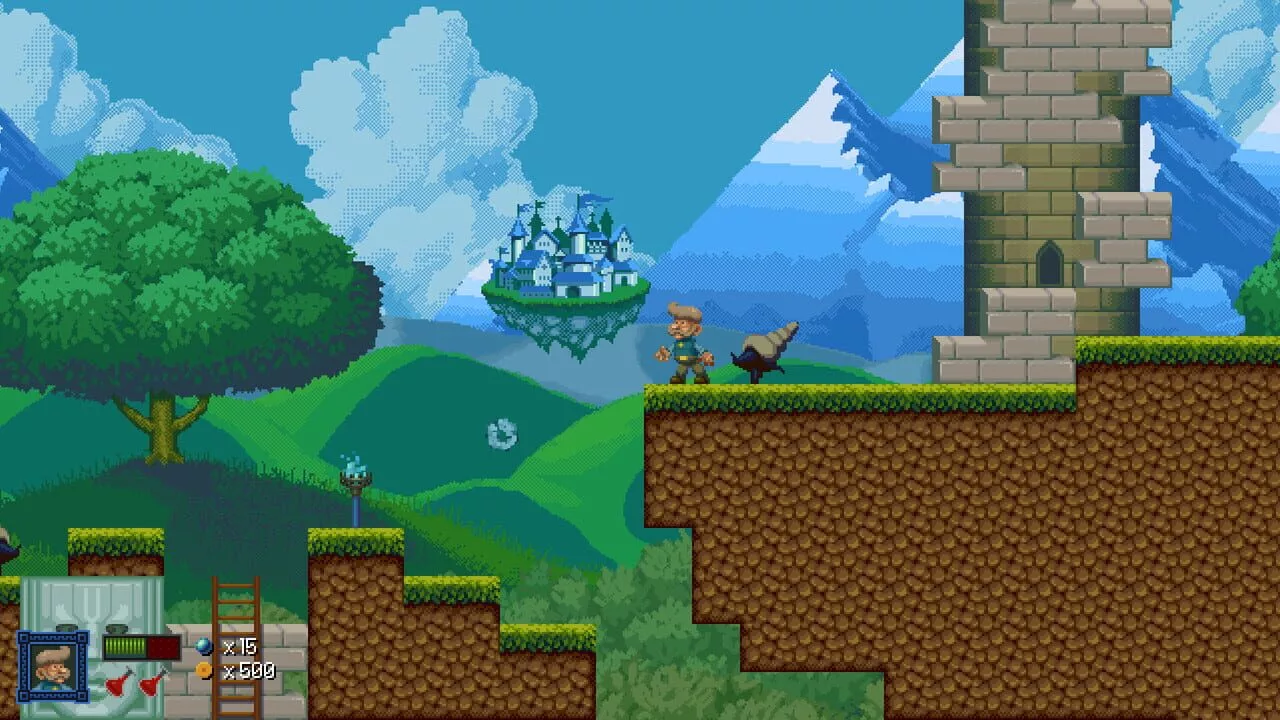Image resolution: width=1280 pixels, height=720 pixels.
Task: Click the hero portrait in the blue frame
Action: (x=52, y=665)
